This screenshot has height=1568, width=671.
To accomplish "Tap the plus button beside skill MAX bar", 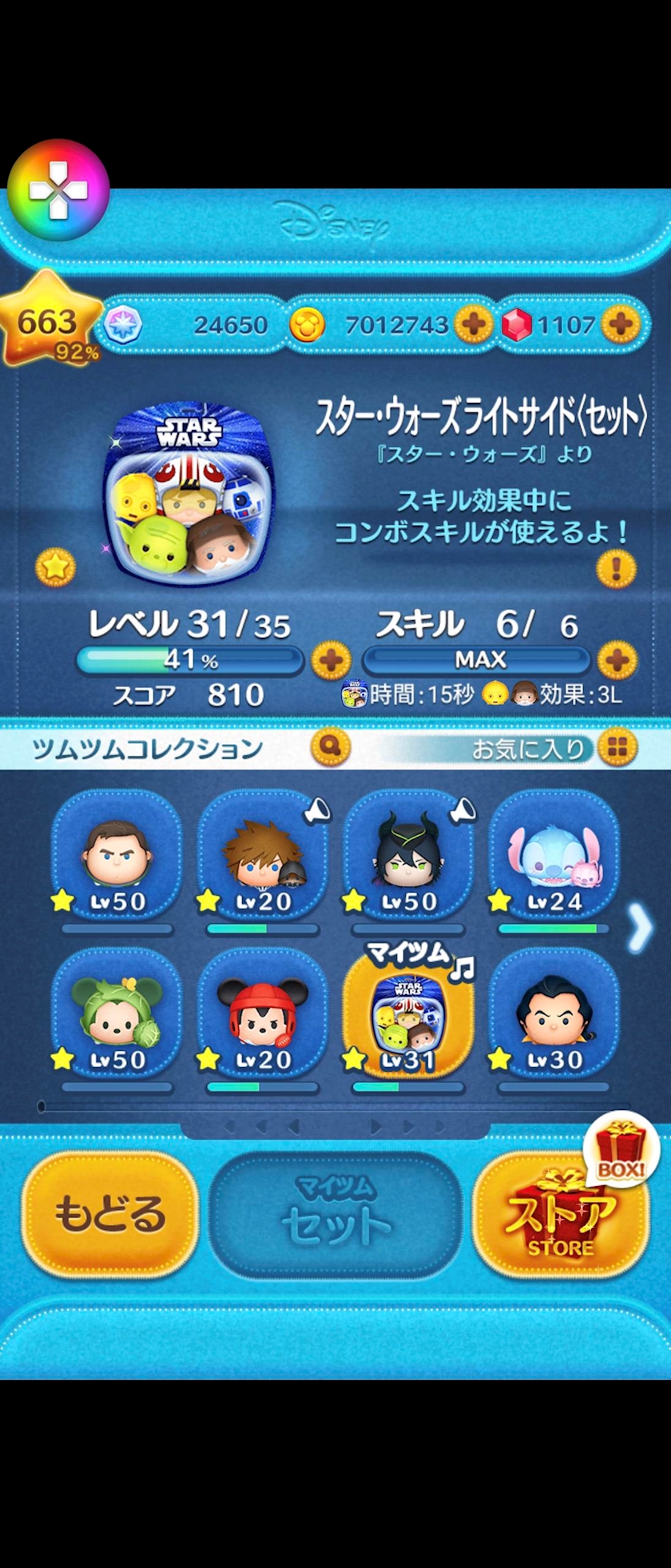I will coord(617,661).
